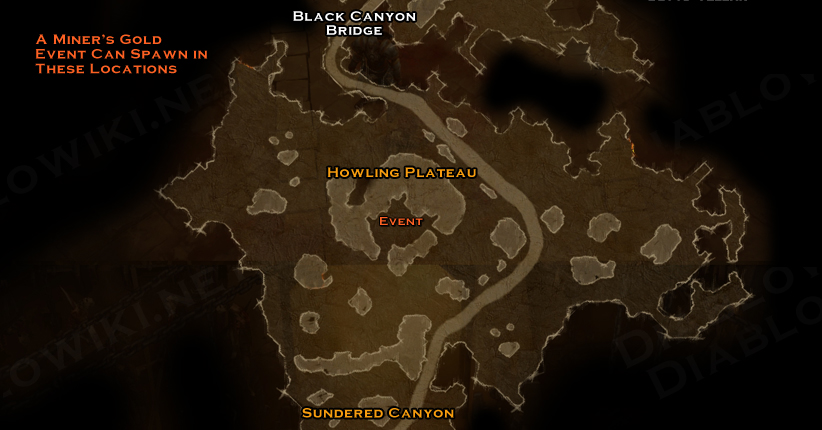Select the Black Canyon Bridge map label
The height and width of the screenshot is (430, 822).
tap(354, 23)
